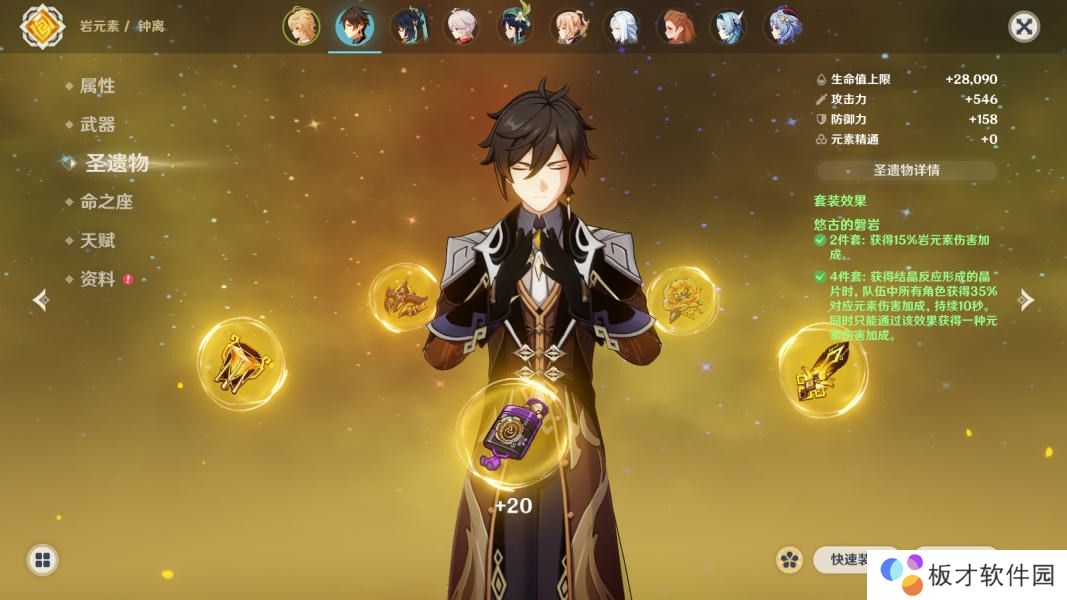
Task: Go to next character with right arrow
Action: point(1025,300)
